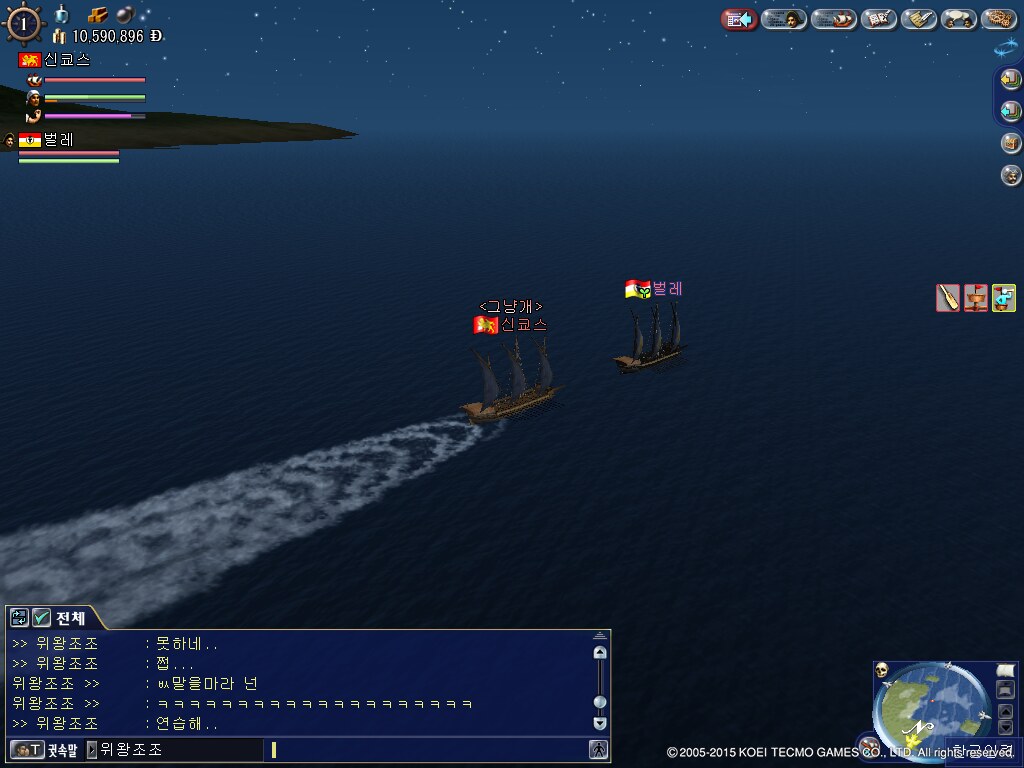Click the ship's wheel compass icon
Image resolution: width=1024 pixels, height=768 pixels.
click(x=23, y=24)
